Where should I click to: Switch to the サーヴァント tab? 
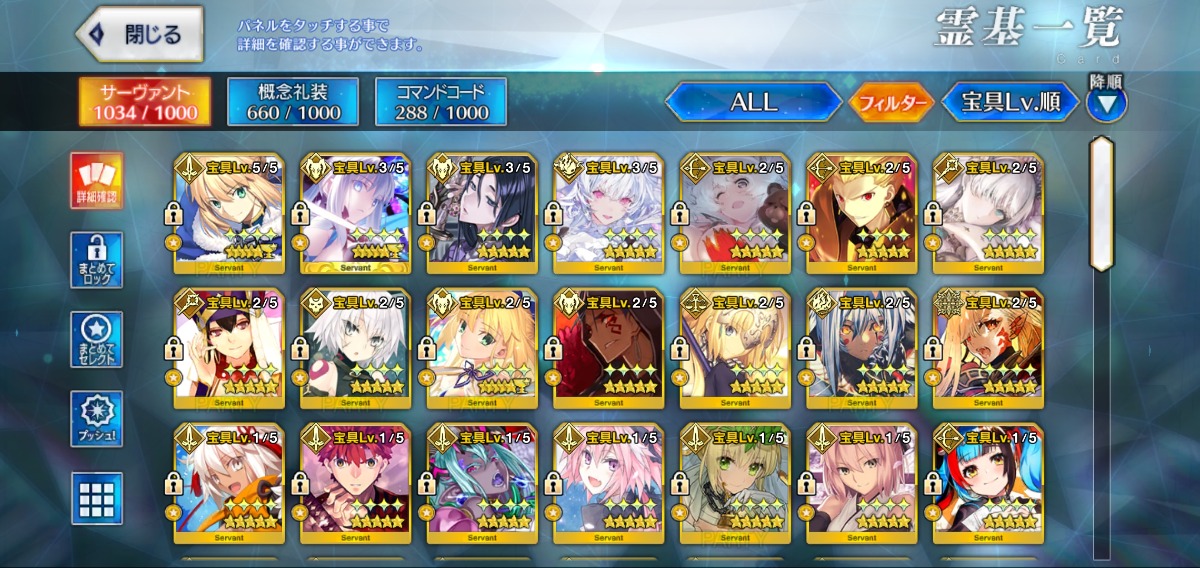point(145,102)
